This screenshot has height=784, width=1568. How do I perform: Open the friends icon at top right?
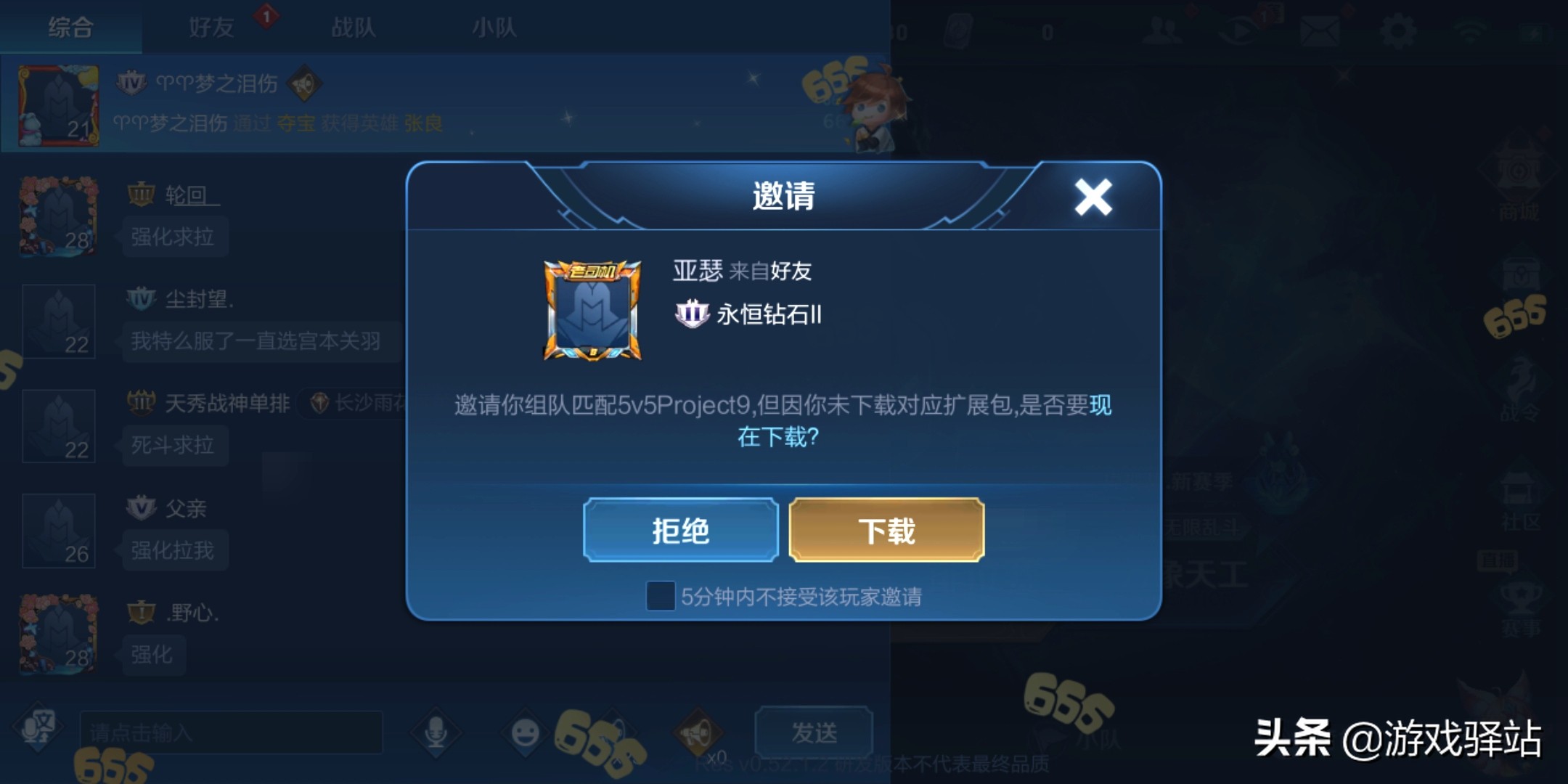coord(1165,30)
